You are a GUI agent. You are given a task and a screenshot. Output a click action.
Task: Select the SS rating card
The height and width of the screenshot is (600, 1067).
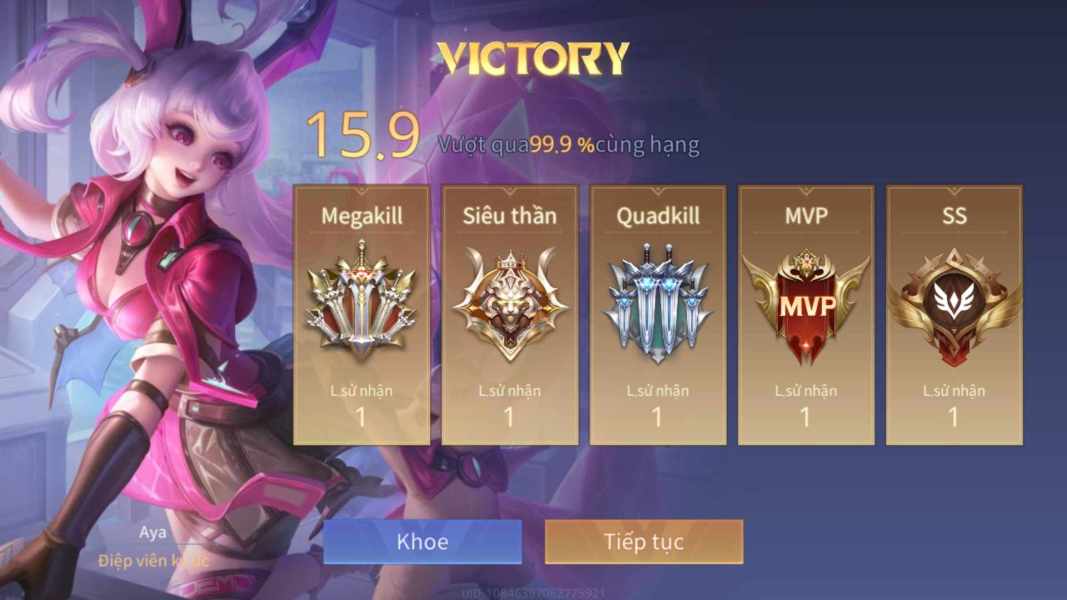point(954,315)
